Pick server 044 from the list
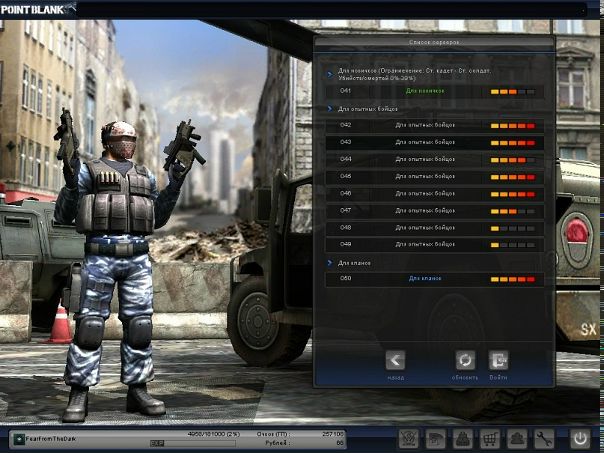The width and height of the screenshot is (604, 453). (431, 159)
